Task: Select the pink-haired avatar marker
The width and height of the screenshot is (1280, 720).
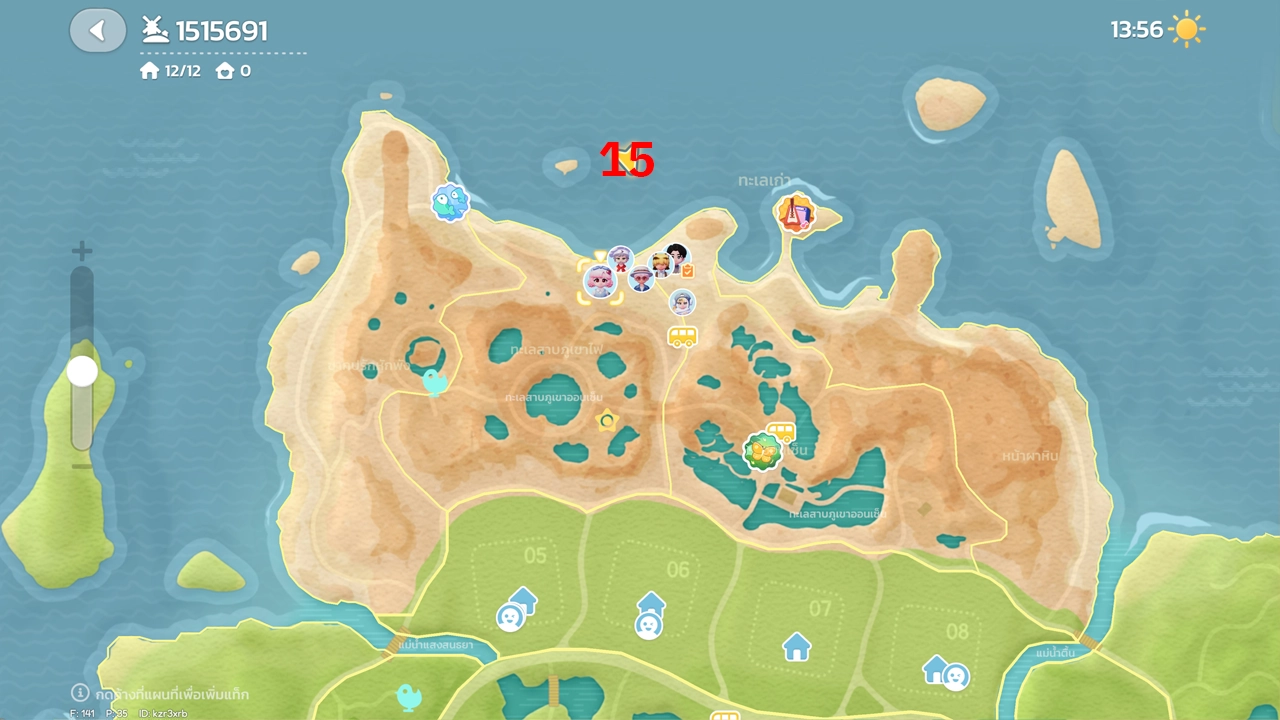Action: pos(600,281)
